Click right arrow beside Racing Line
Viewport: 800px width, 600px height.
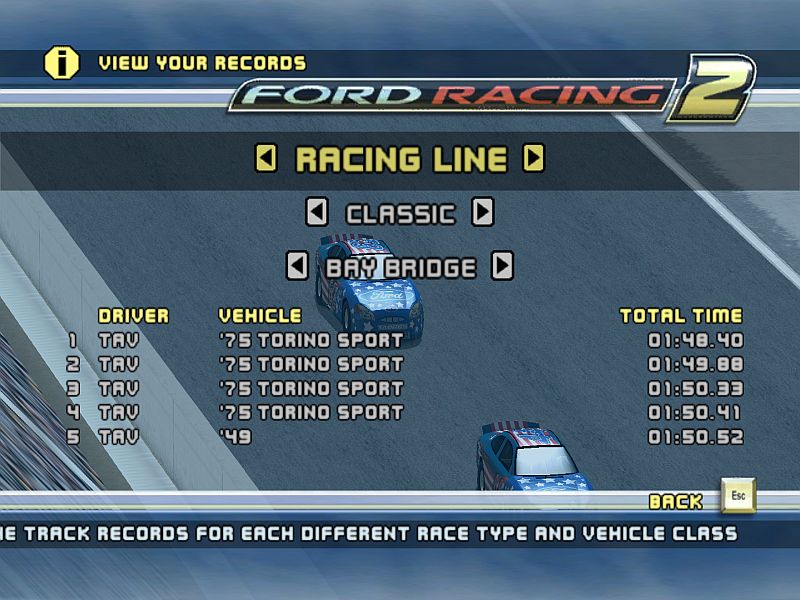(535, 158)
